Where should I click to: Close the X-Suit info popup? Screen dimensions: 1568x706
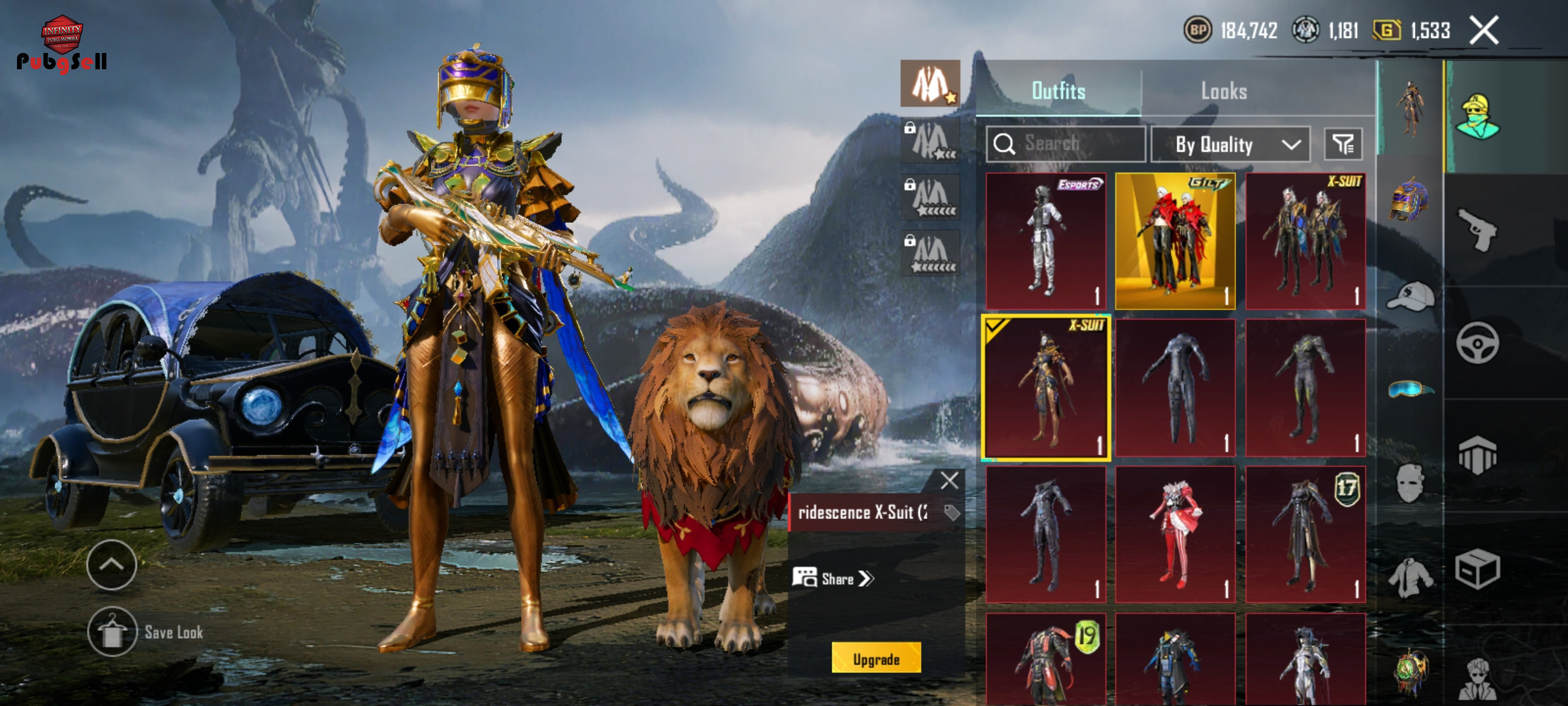pos(949,481)
